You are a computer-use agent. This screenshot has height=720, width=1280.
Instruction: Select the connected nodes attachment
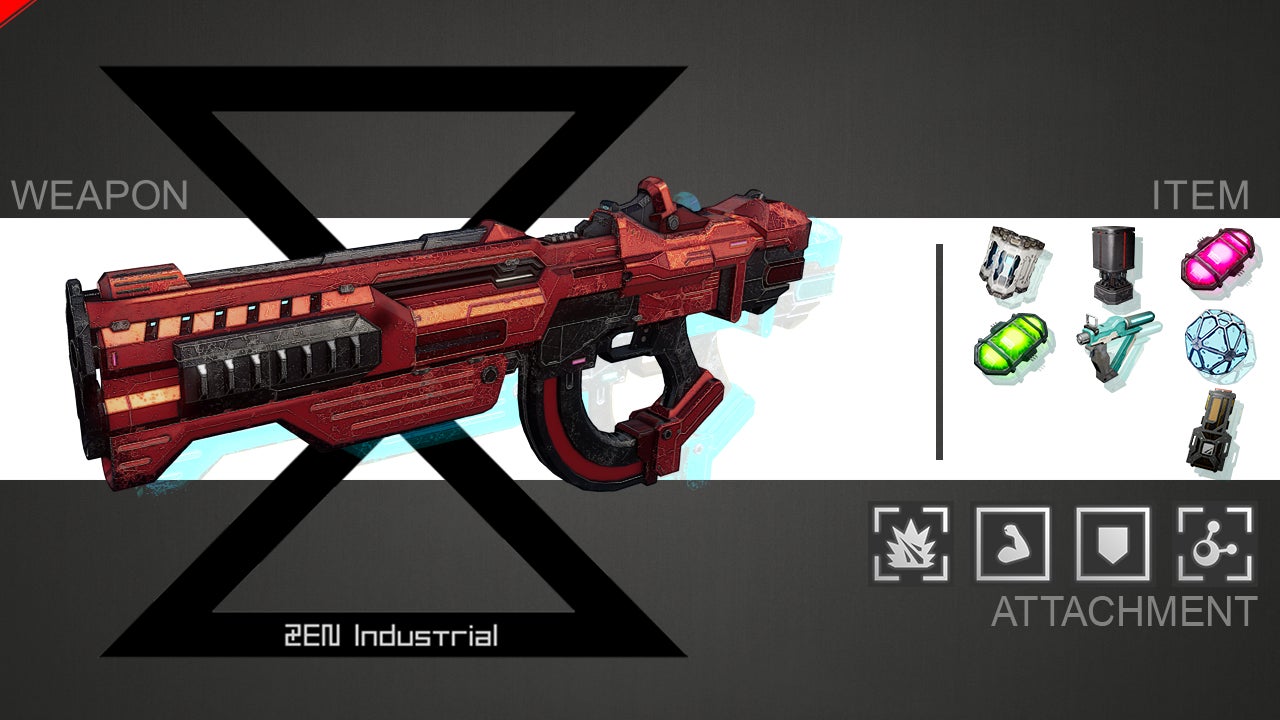1215,543
